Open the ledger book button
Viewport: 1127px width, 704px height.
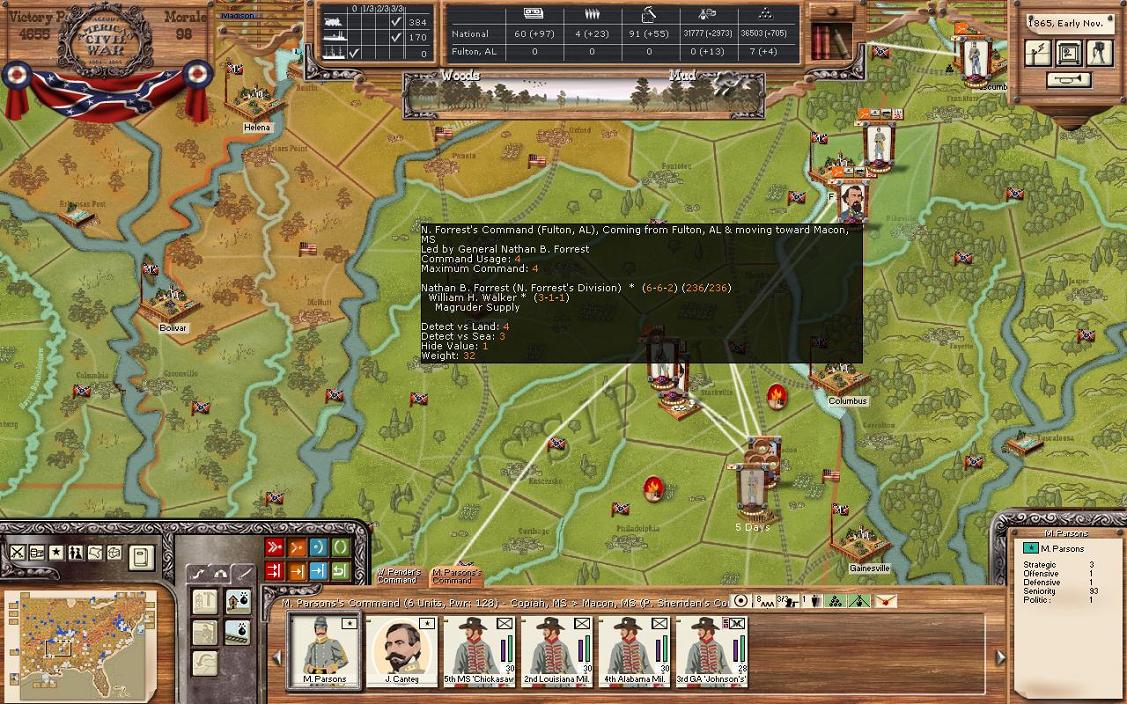(141, 556)
